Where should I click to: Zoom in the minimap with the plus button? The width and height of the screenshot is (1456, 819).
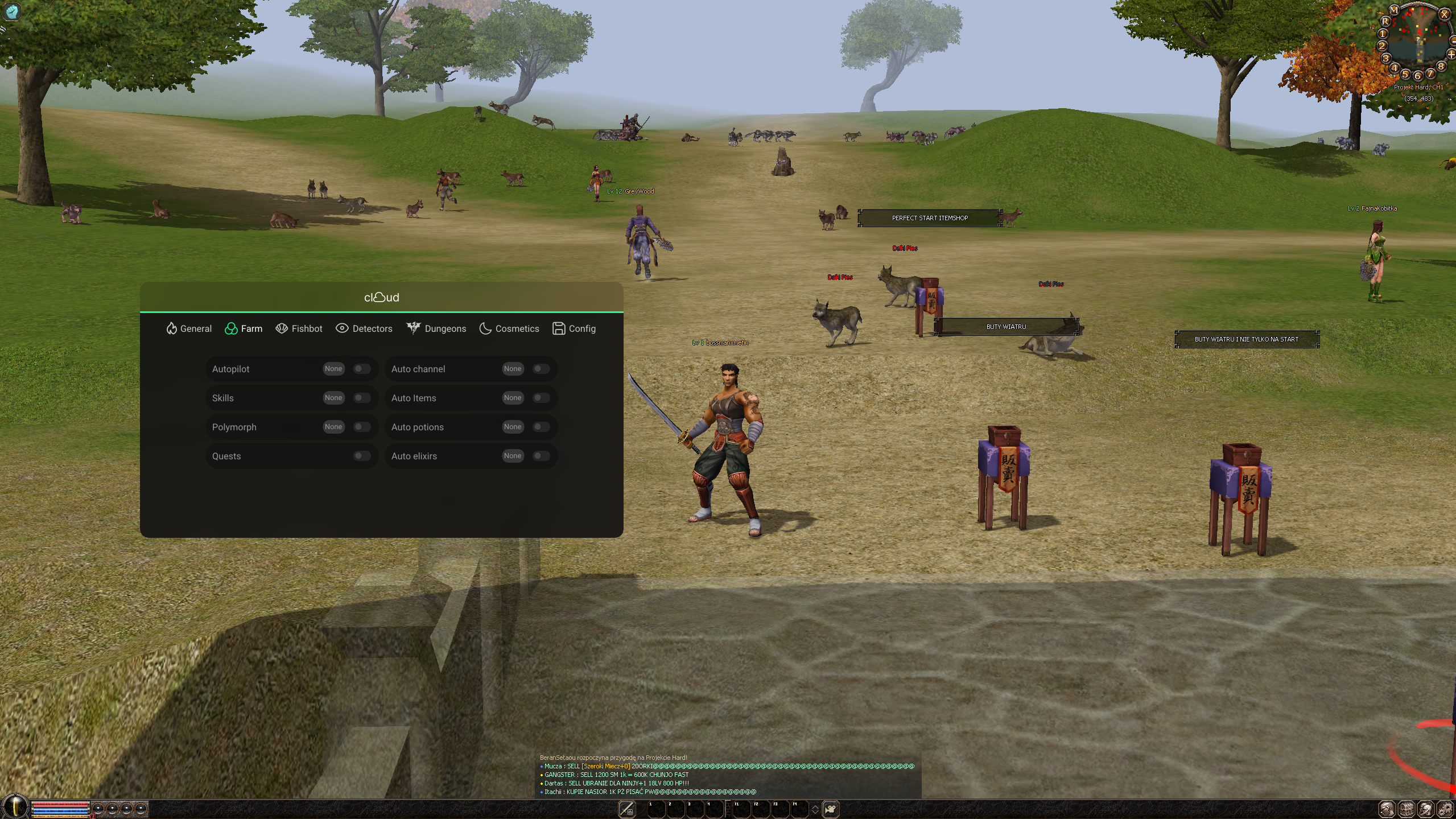[1451, 54]
